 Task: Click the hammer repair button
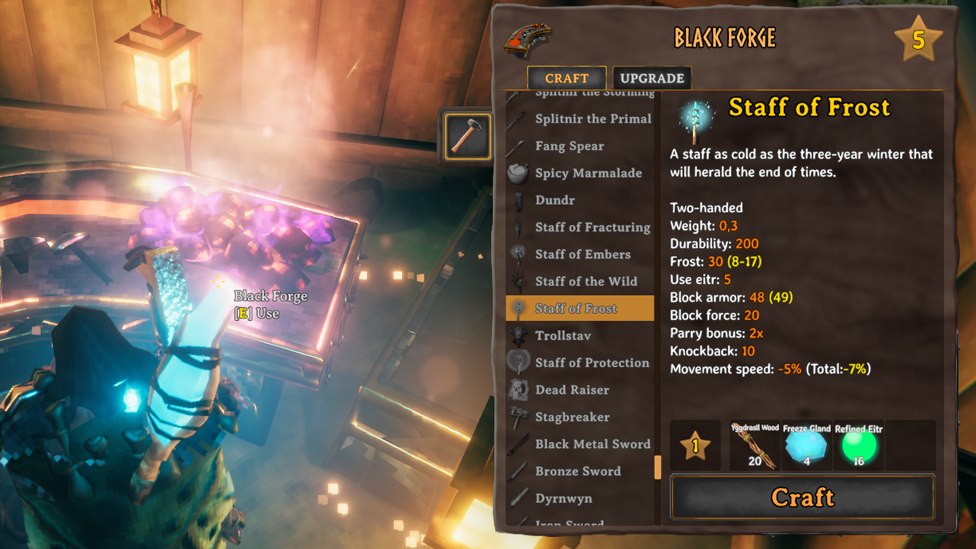click(x=467, y=136)
